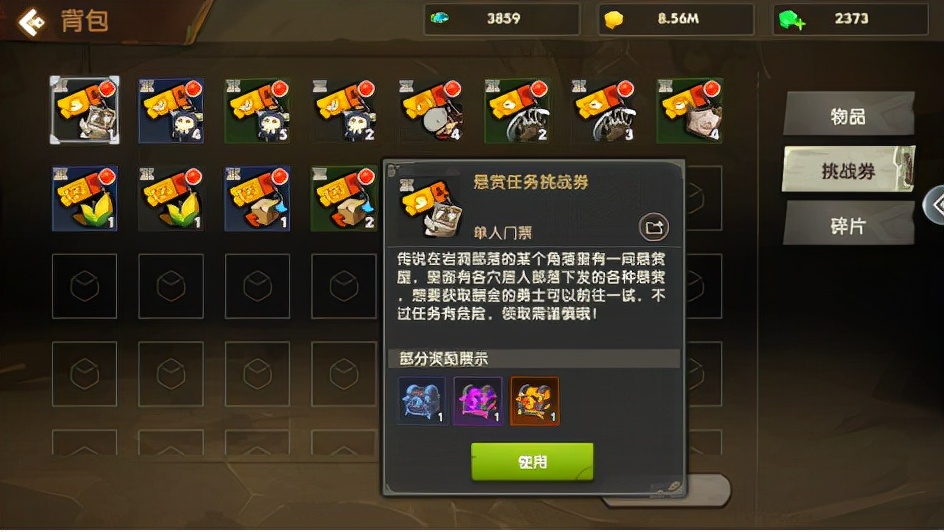Image resolution: width=944 pixels, height=532 pixels.
Task: Select the claw ticket with quantity 3
Action: (x=603, y=110)
